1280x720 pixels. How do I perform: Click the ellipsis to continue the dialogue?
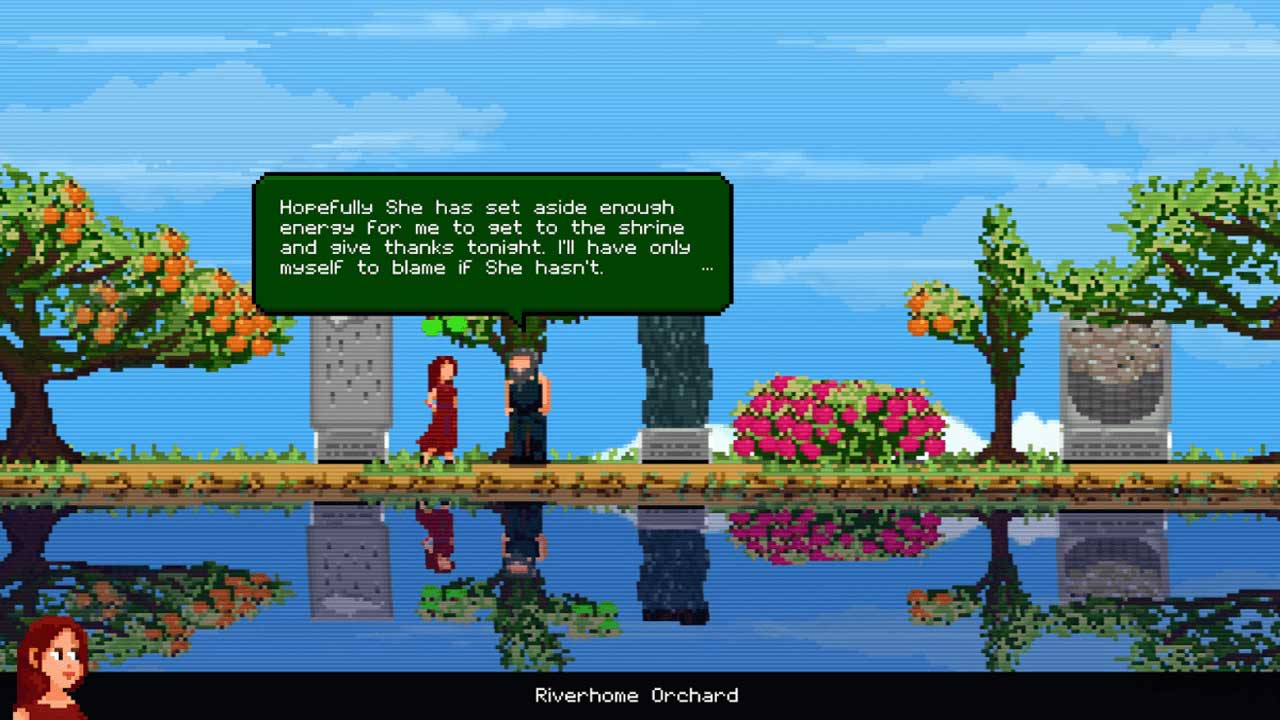(707, 268)
